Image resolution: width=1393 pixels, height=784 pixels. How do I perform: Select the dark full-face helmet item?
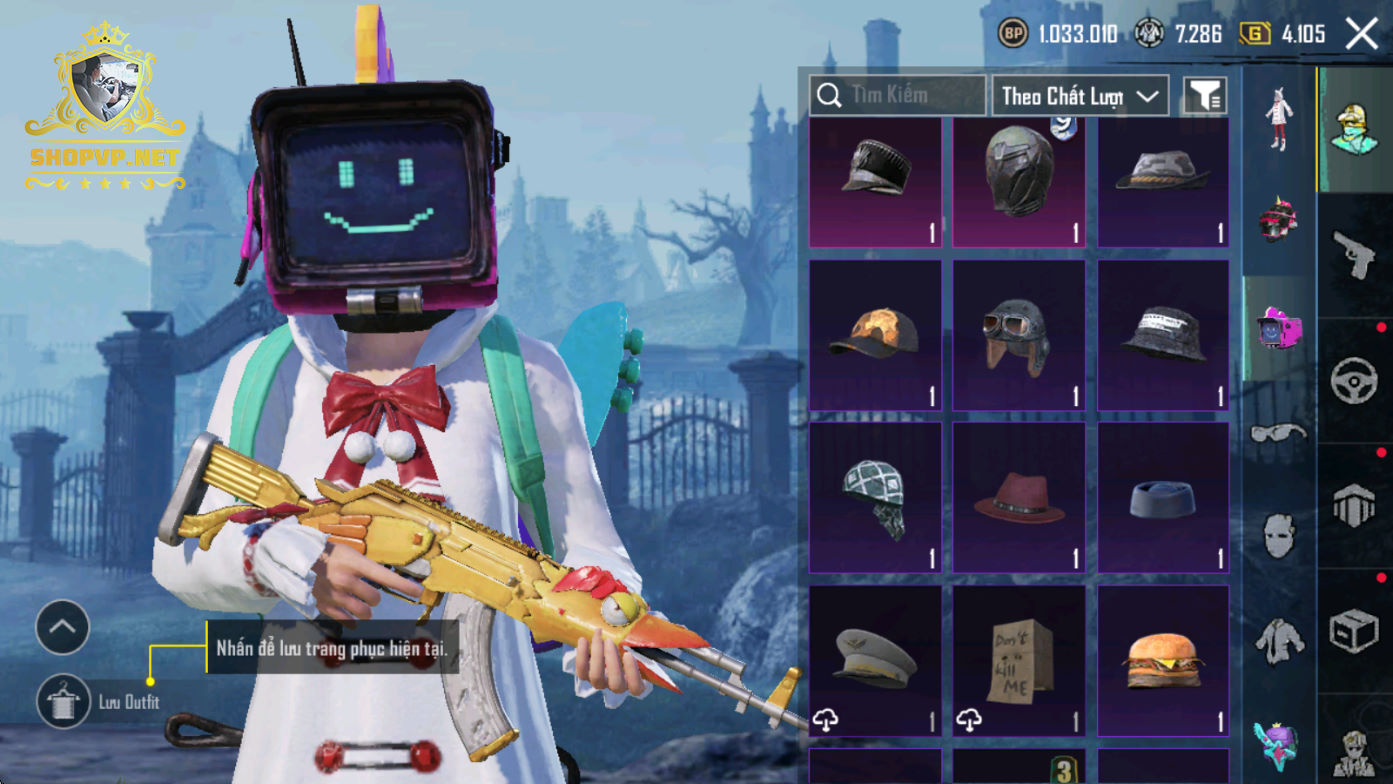click(x=1019, y=181)
